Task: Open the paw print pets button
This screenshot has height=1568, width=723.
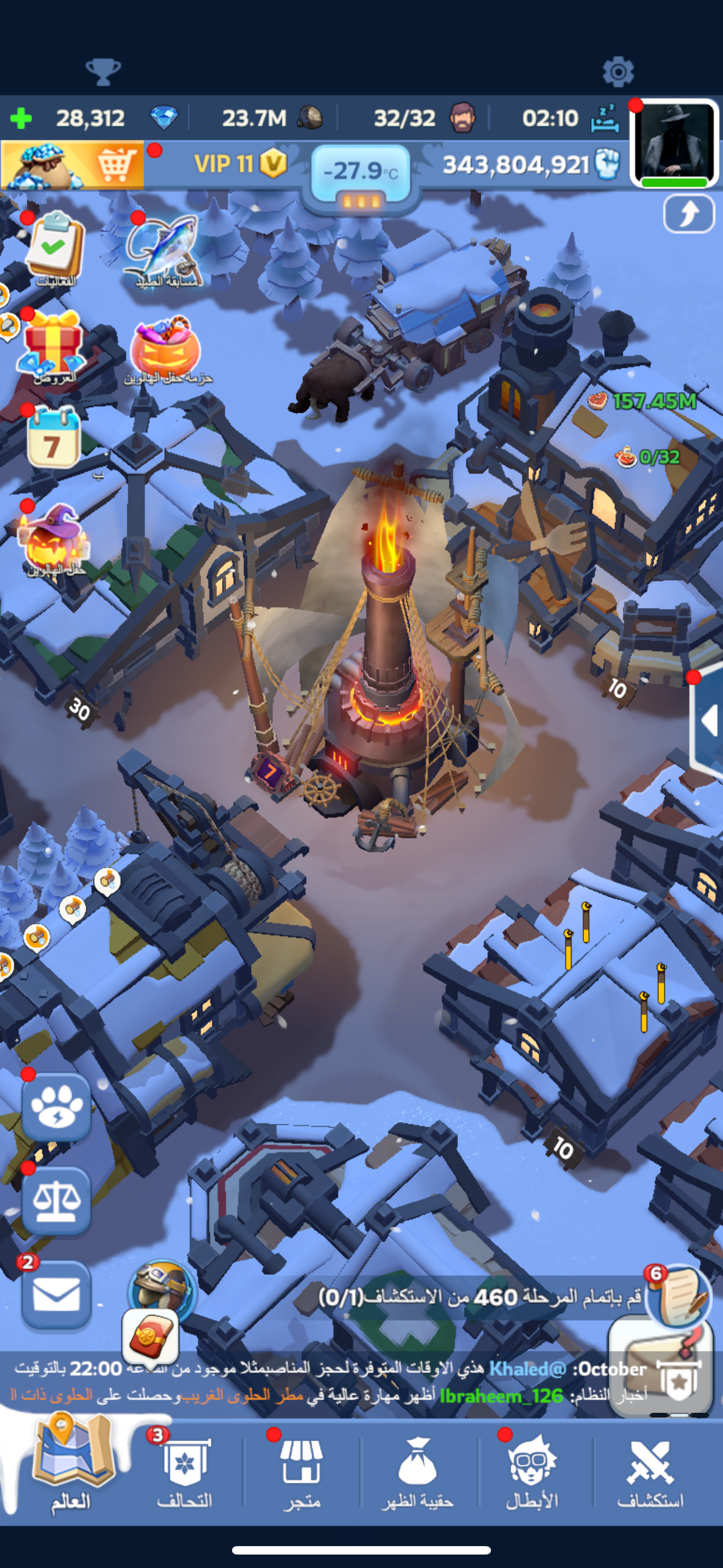Action: 57,1107
